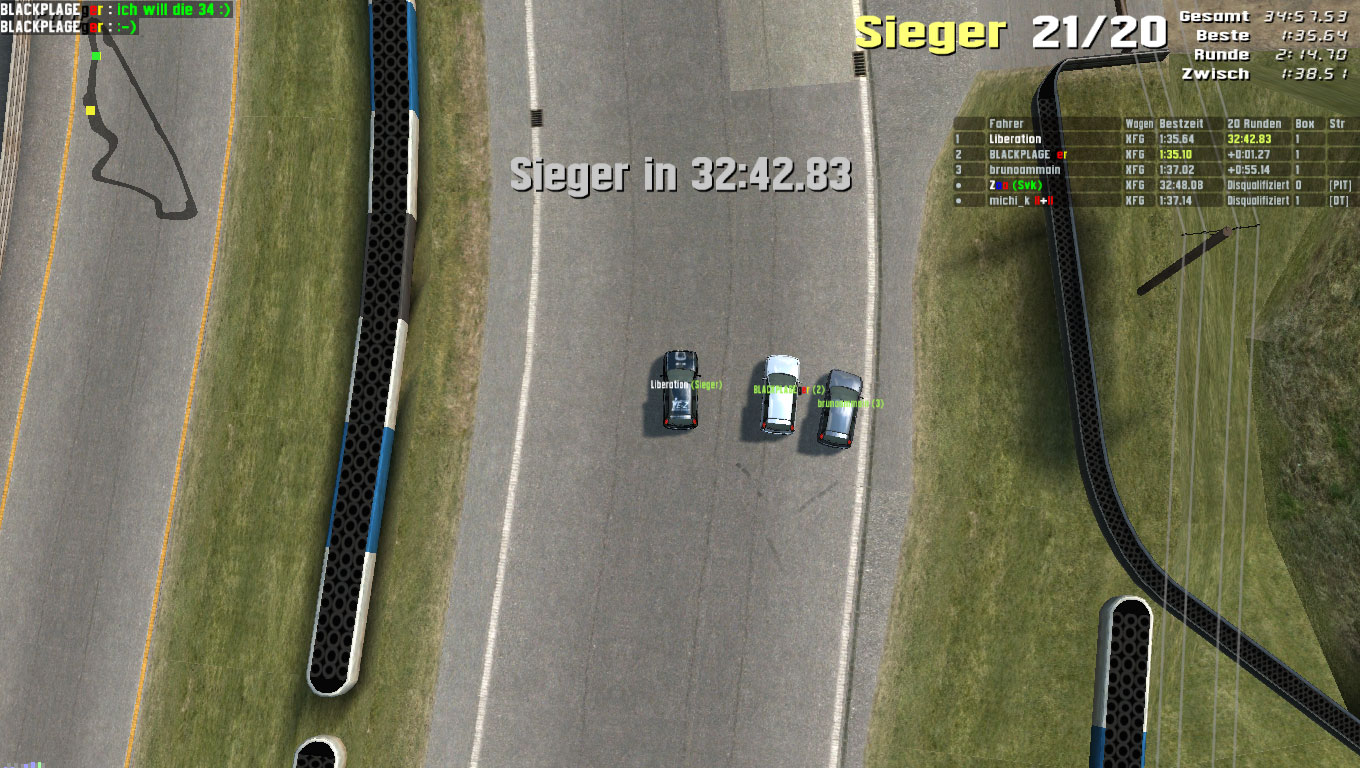Pick the Zaa (Svk) driver entry

coord(1015,185)
